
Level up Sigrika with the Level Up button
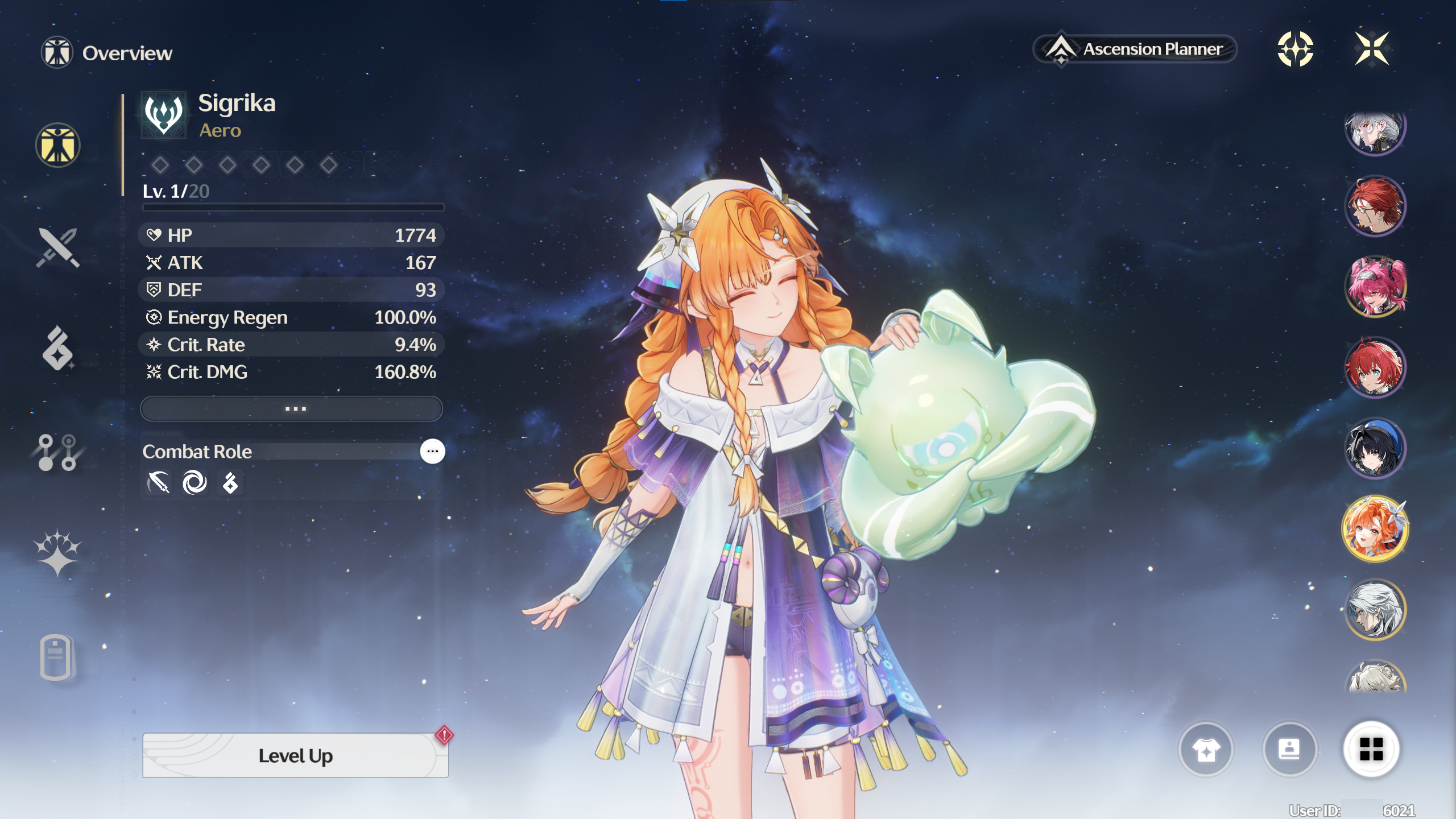[295, 755]
